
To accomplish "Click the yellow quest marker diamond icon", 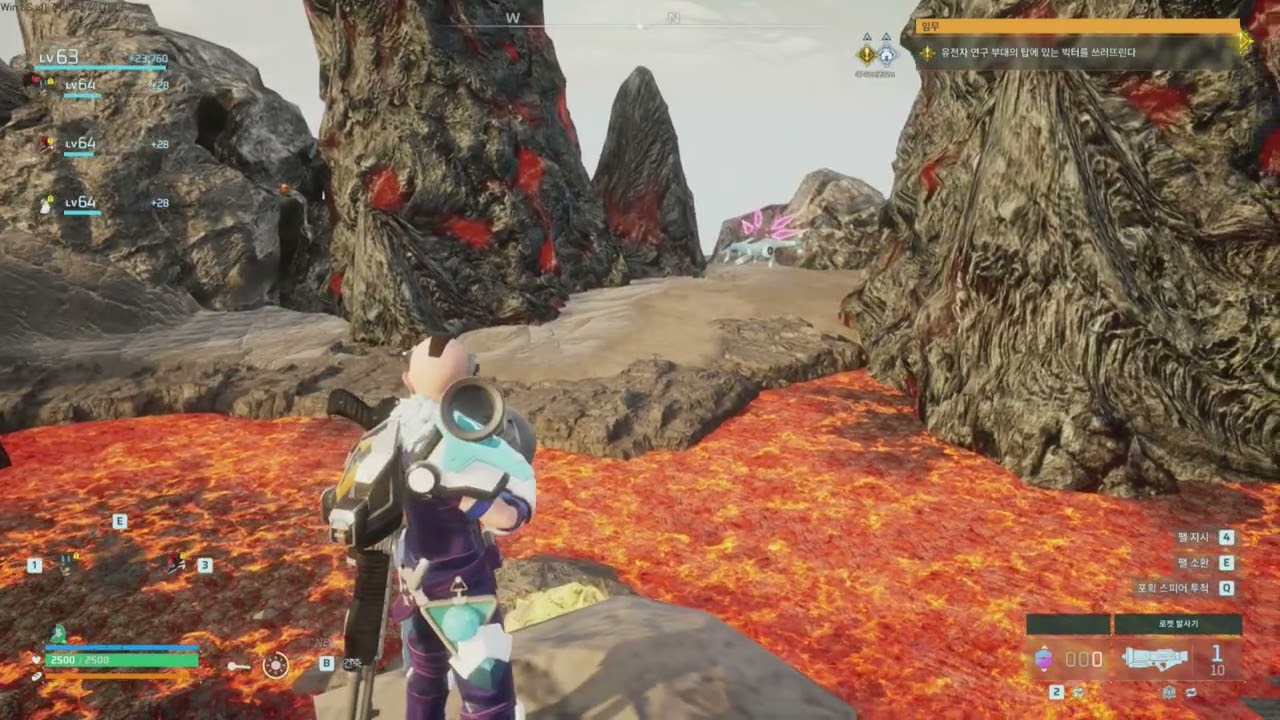I will [x=866, y=54].
